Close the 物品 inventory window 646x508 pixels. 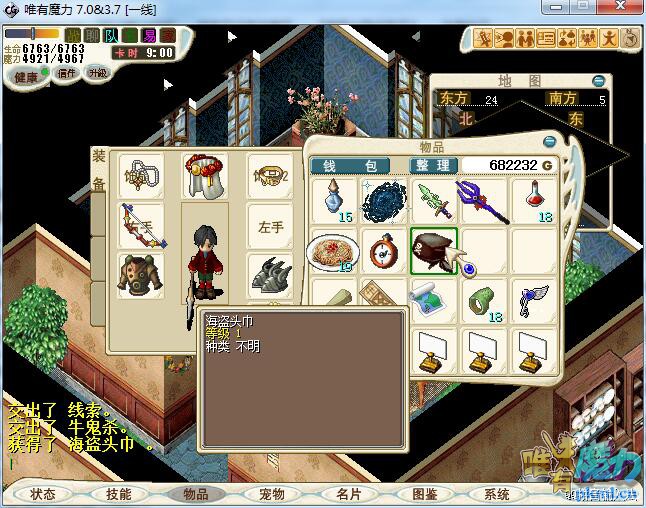550,142
